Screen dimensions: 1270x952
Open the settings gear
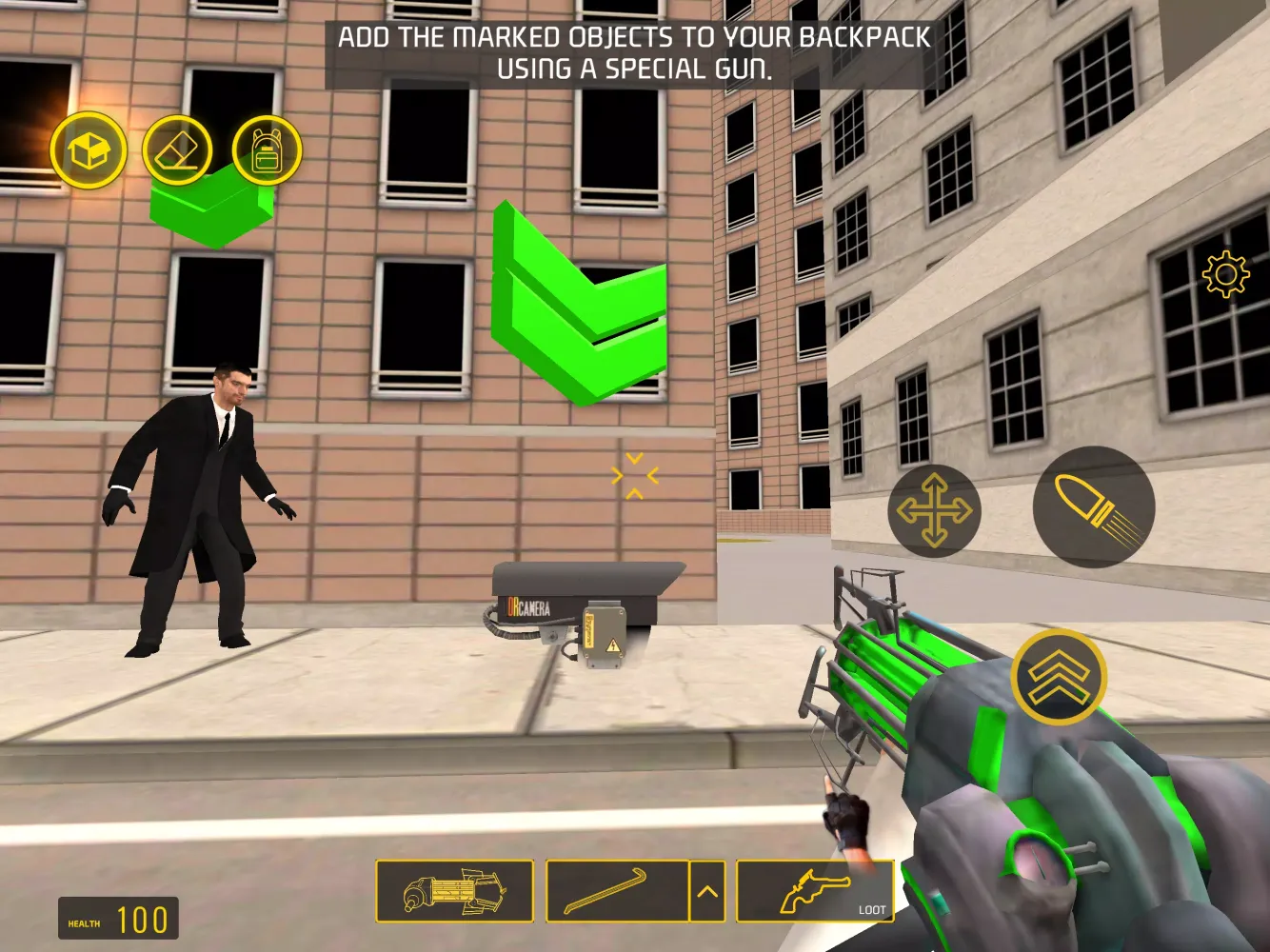point(1226,276)
